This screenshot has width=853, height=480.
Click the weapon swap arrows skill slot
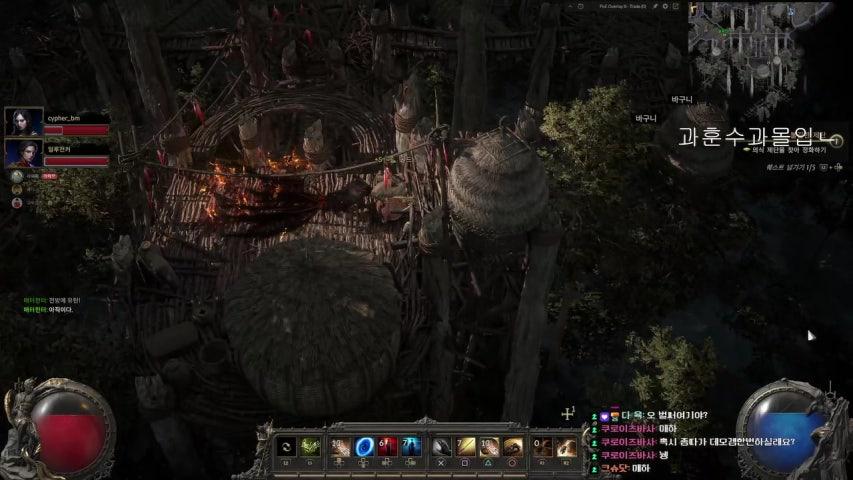tap(285, 447)
